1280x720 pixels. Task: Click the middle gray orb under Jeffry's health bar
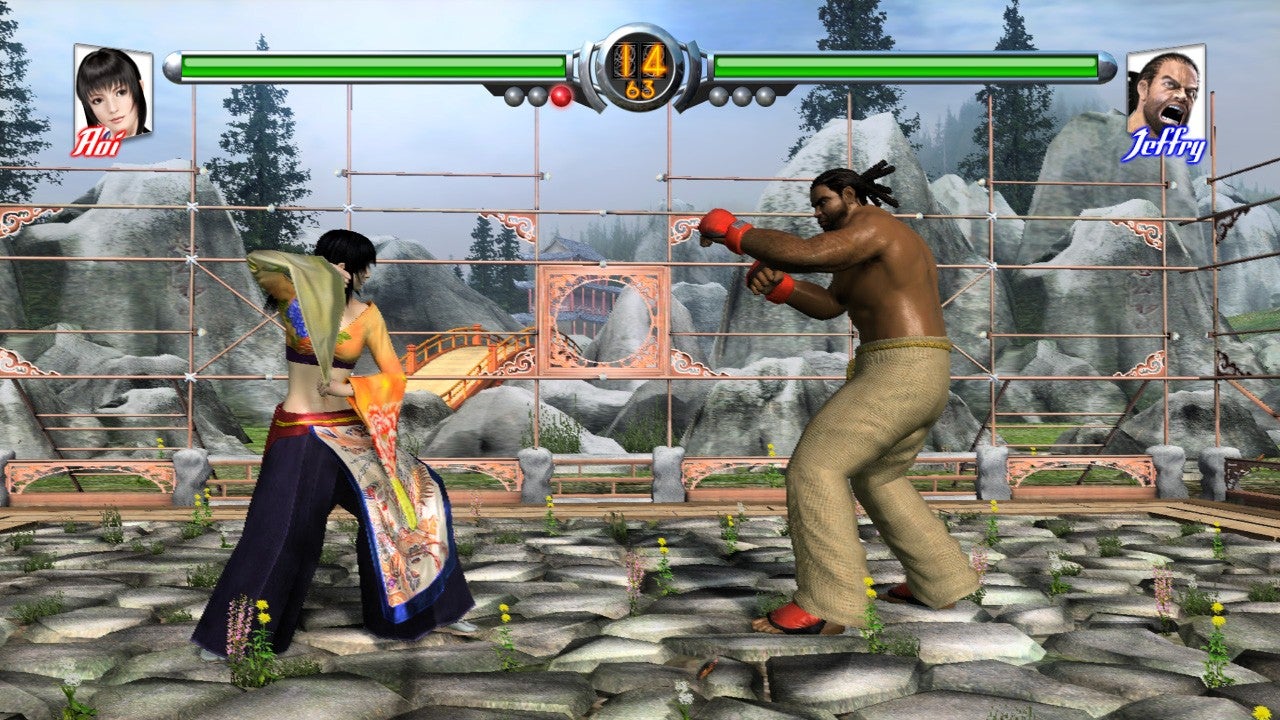pos(744,94)
